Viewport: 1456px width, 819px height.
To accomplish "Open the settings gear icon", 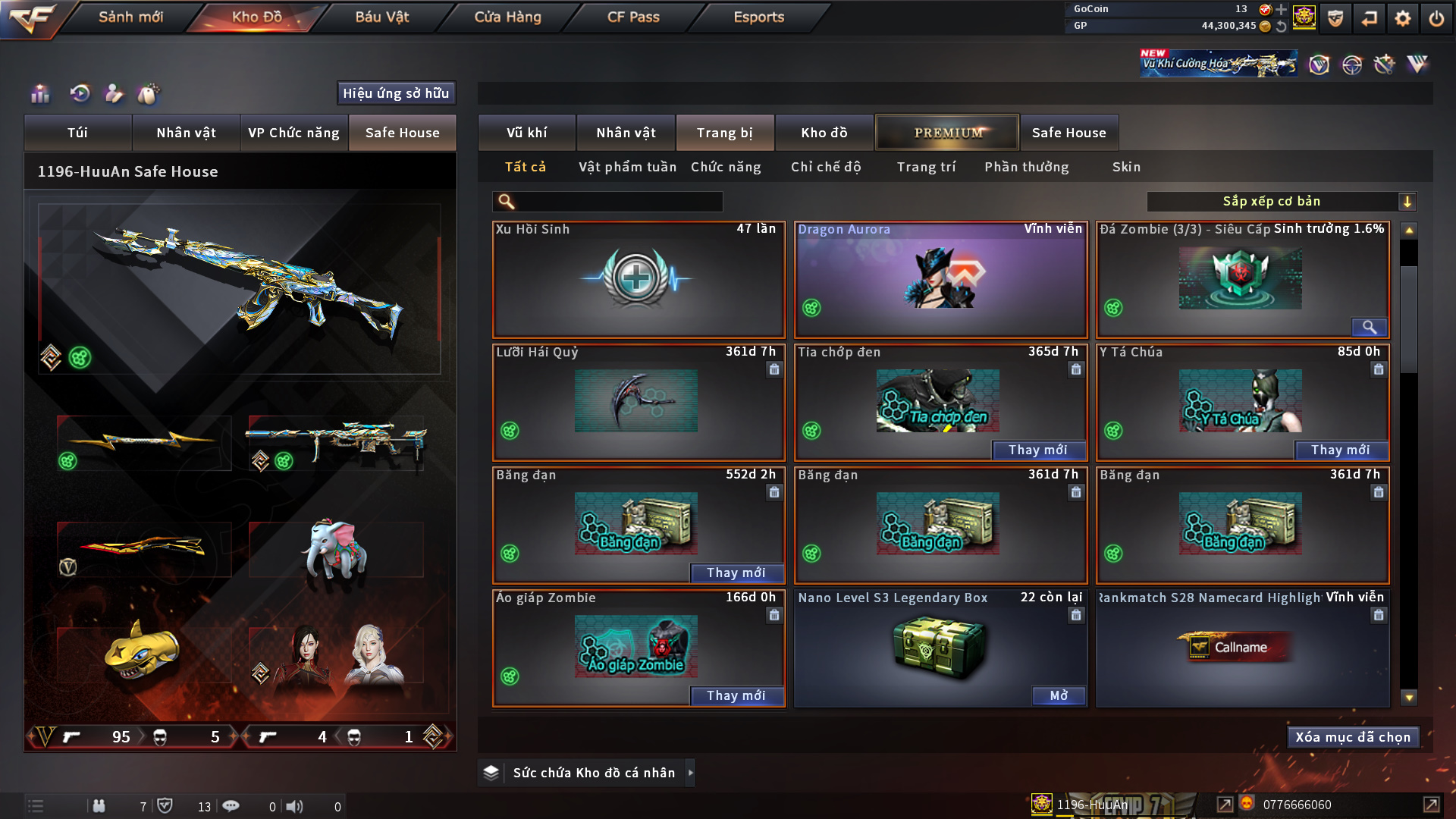I will pos(1402,18).
